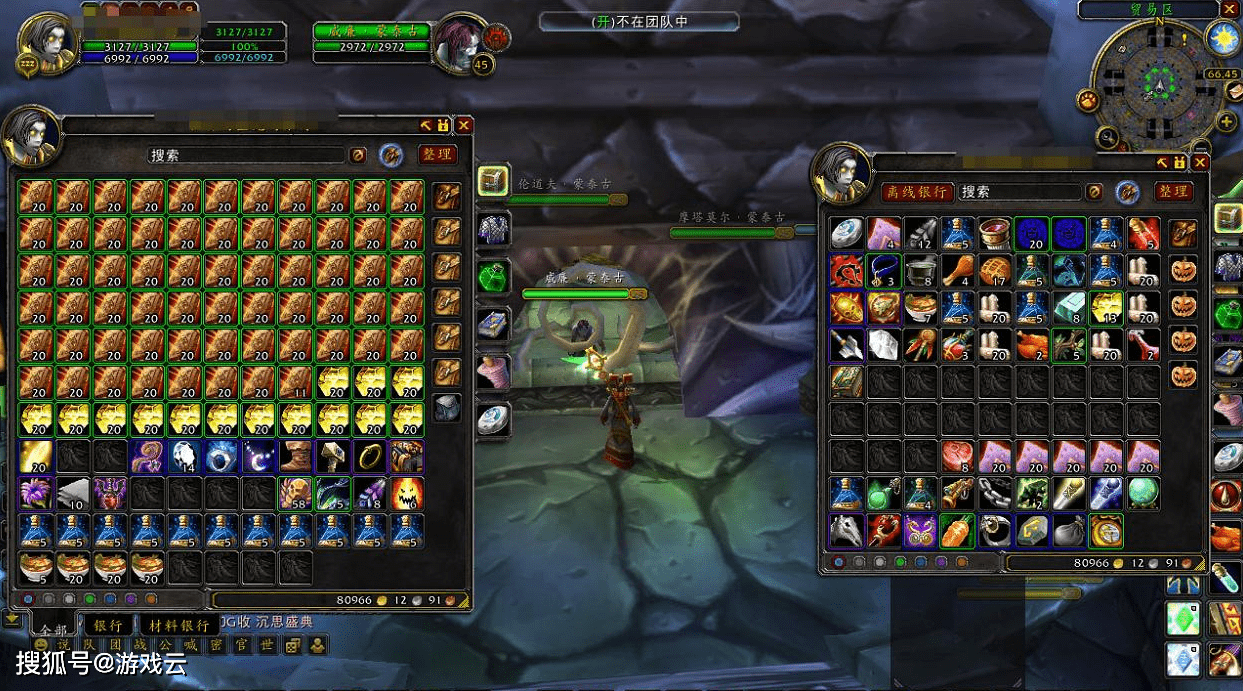Select the target portrait with level 45
Image resolution: width=1243 pixels, height=691 pixels.
point(460,43)
